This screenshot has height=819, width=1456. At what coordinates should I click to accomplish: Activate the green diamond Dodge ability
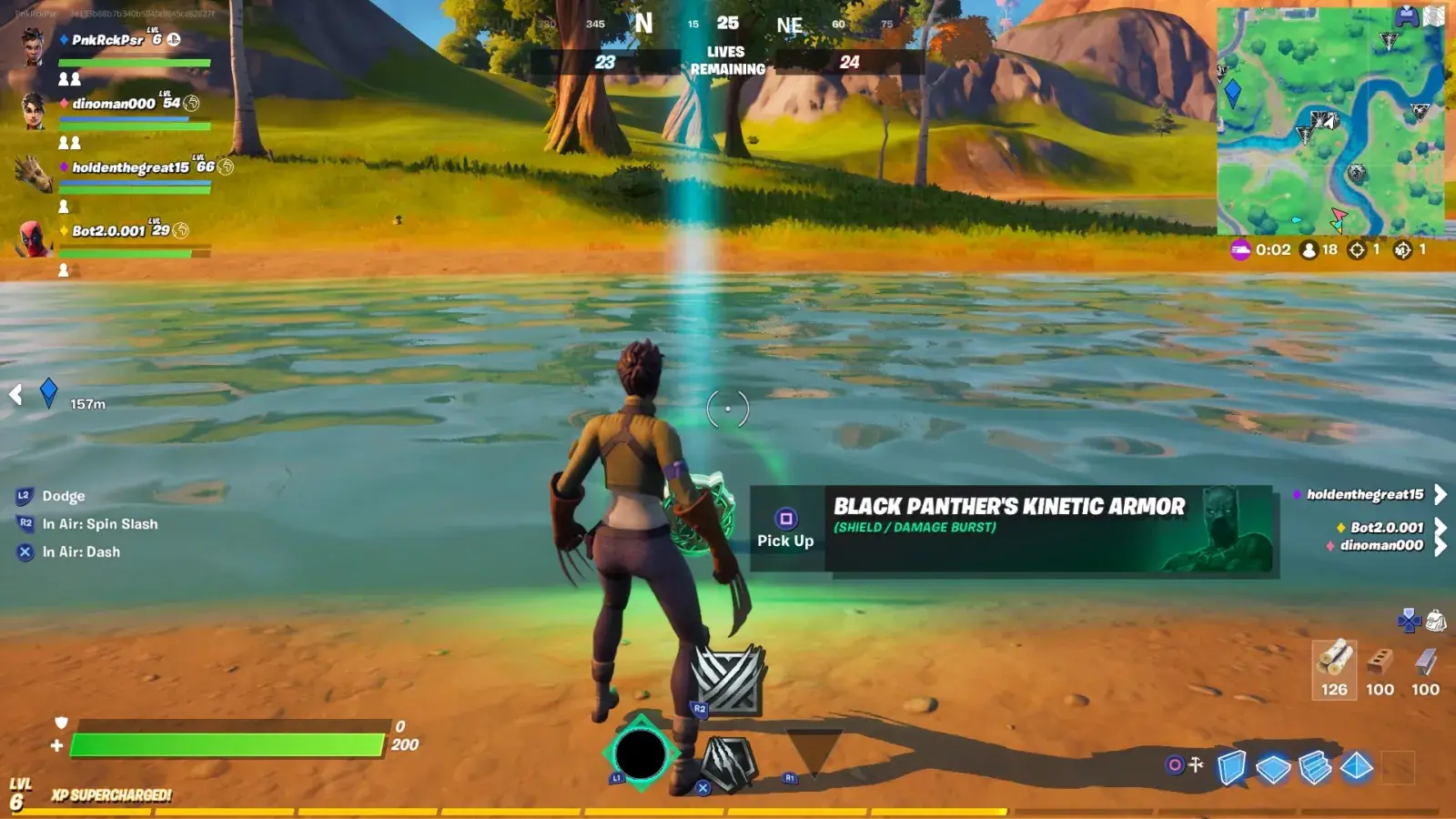pos(640,754)
